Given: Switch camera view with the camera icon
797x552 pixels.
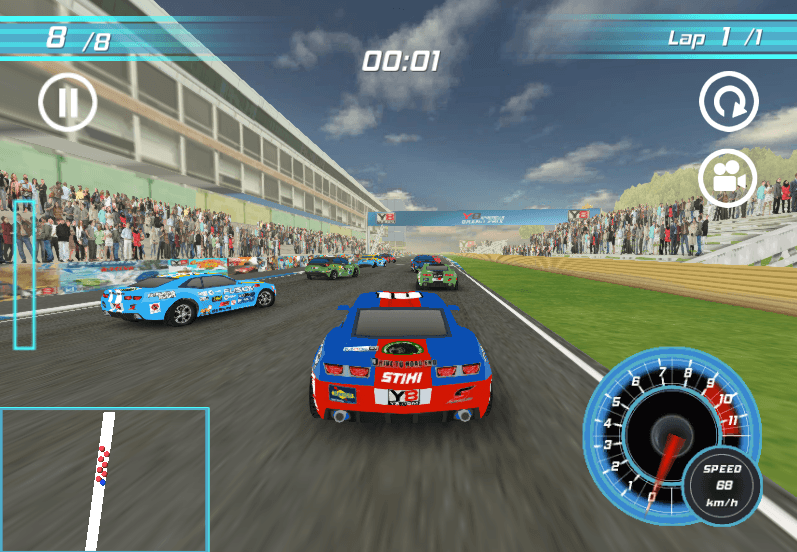Looking at the screenshot, I should click(x=728, y=177).
